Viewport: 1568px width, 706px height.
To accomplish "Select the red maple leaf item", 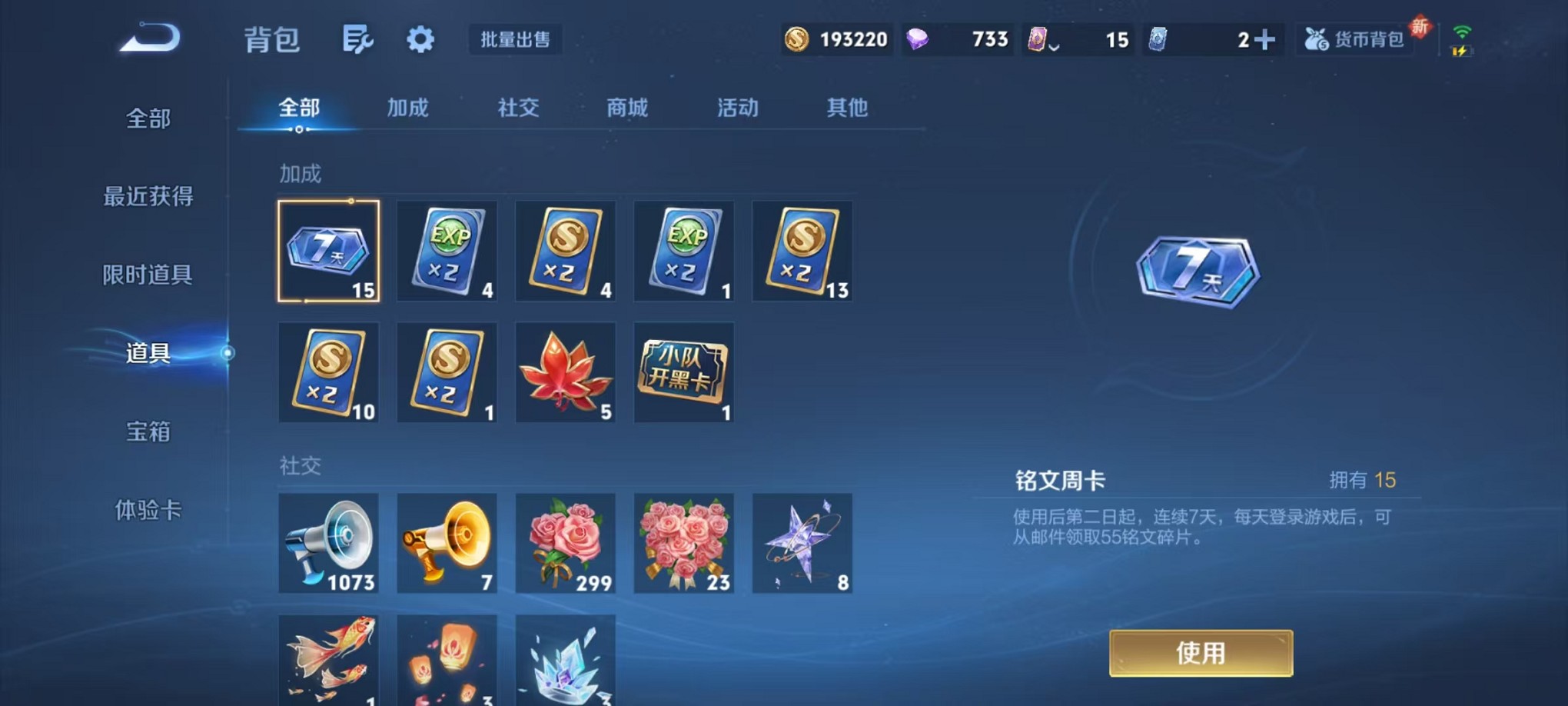I will 565,373.
